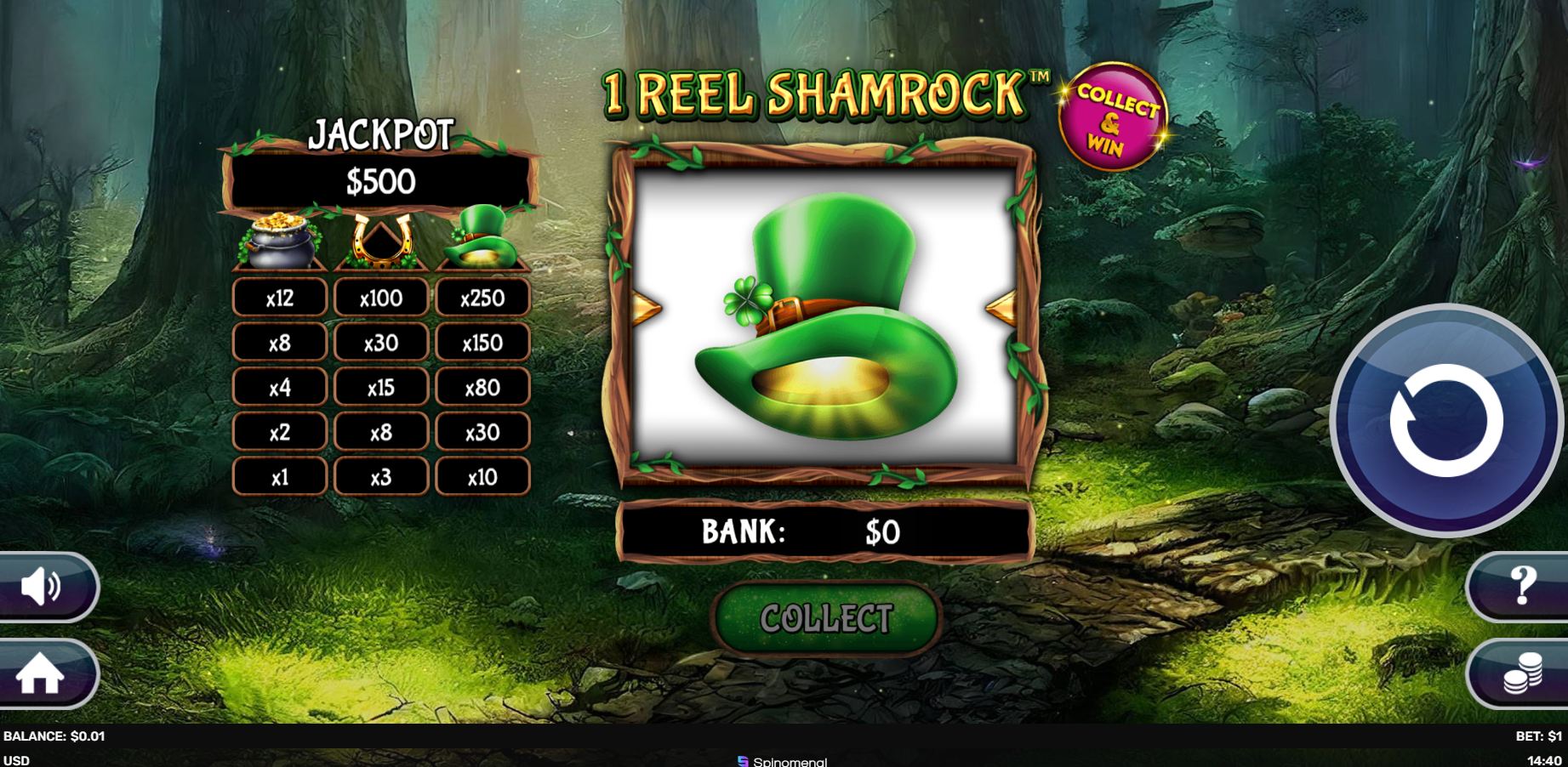Select the x250 multiplier cell
1568x767 pixels.
[482, 297]
